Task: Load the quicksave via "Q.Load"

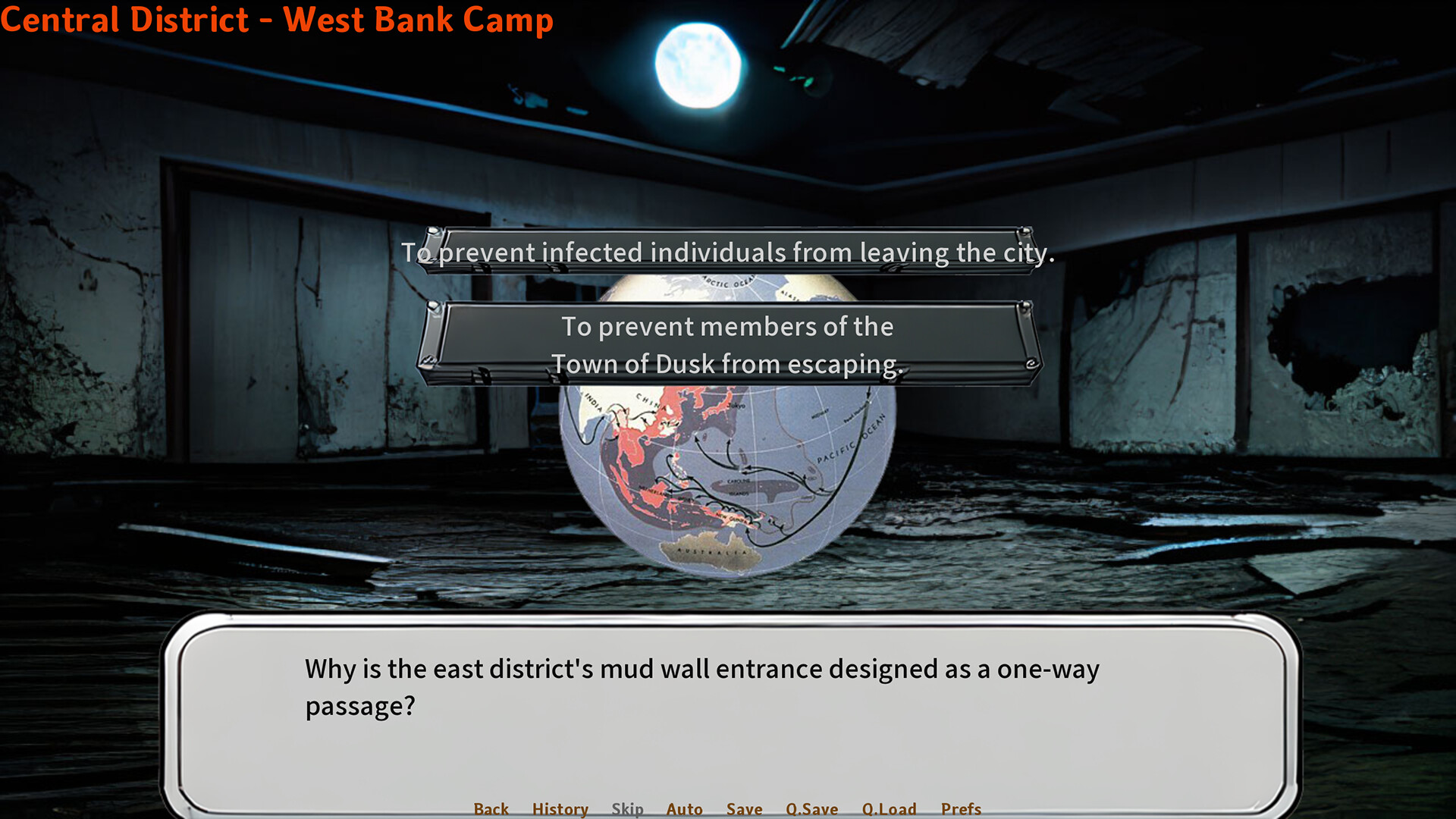Action: 890,808
